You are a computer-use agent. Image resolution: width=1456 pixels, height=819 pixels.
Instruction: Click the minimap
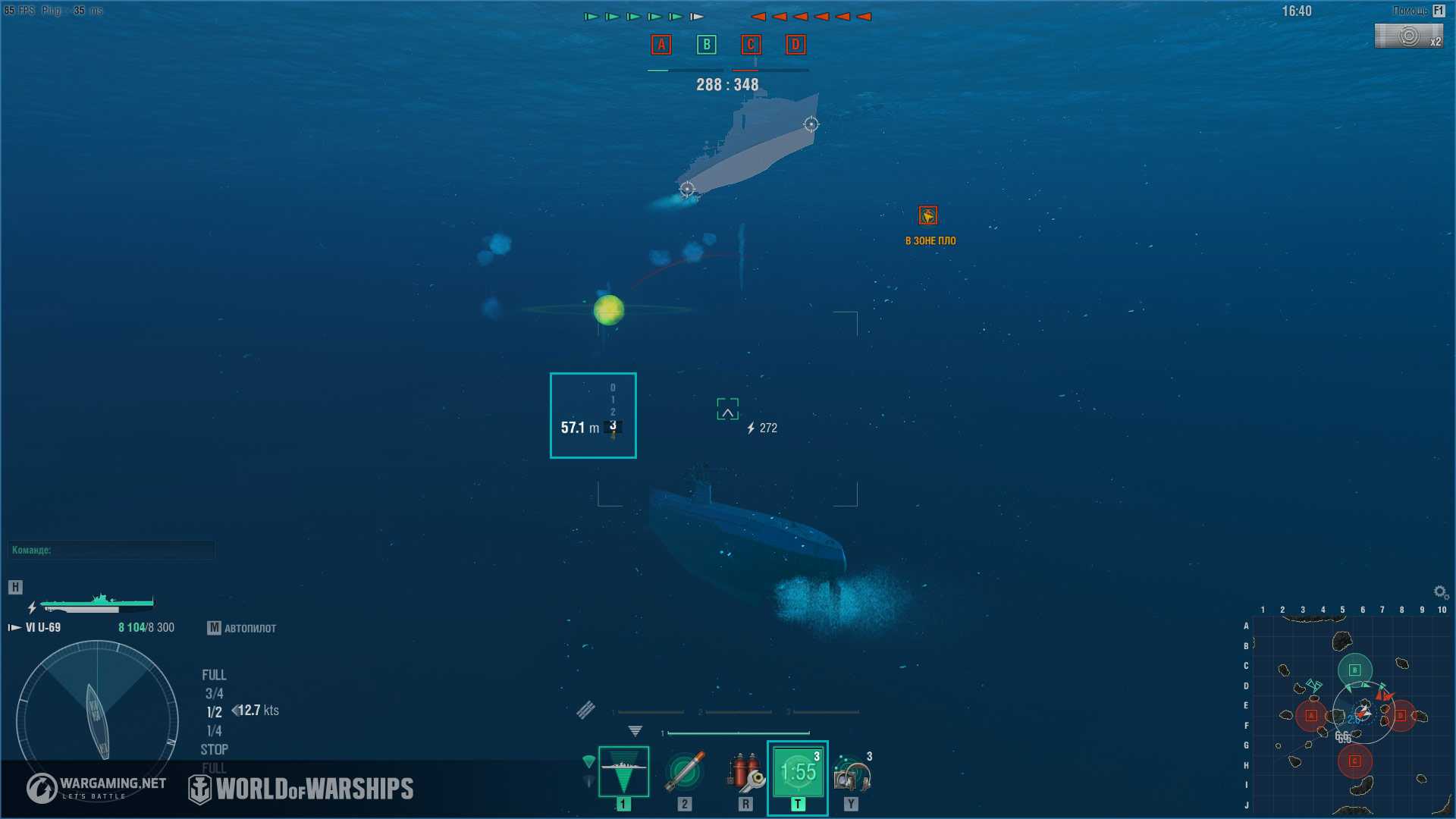pos(1351,714)
